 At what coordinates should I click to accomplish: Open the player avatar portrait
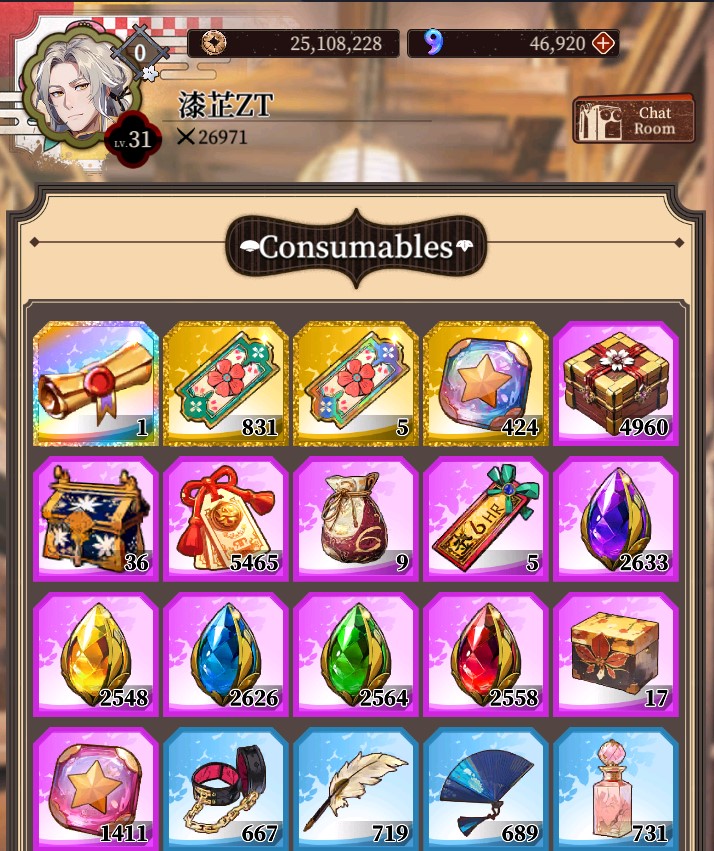pyautogui.click(x=76, y=92)
